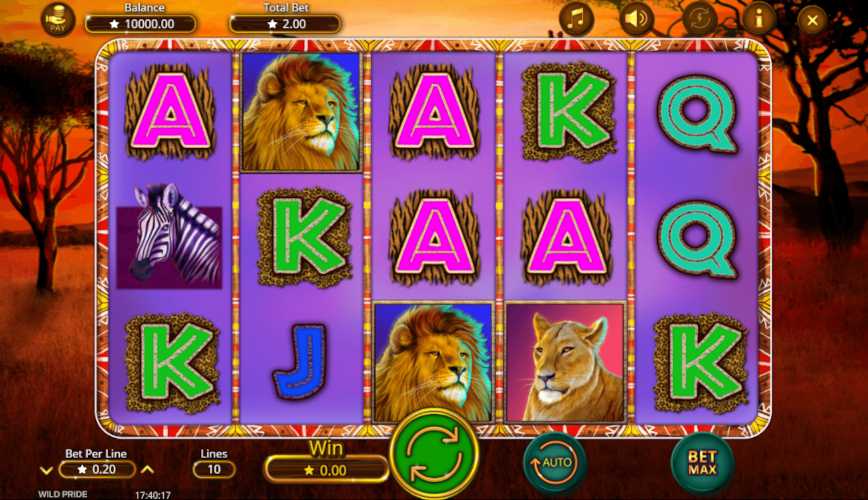Close the game with the X button
The height and width of the screenshot is (500, 868).
(x=812, y=19)
